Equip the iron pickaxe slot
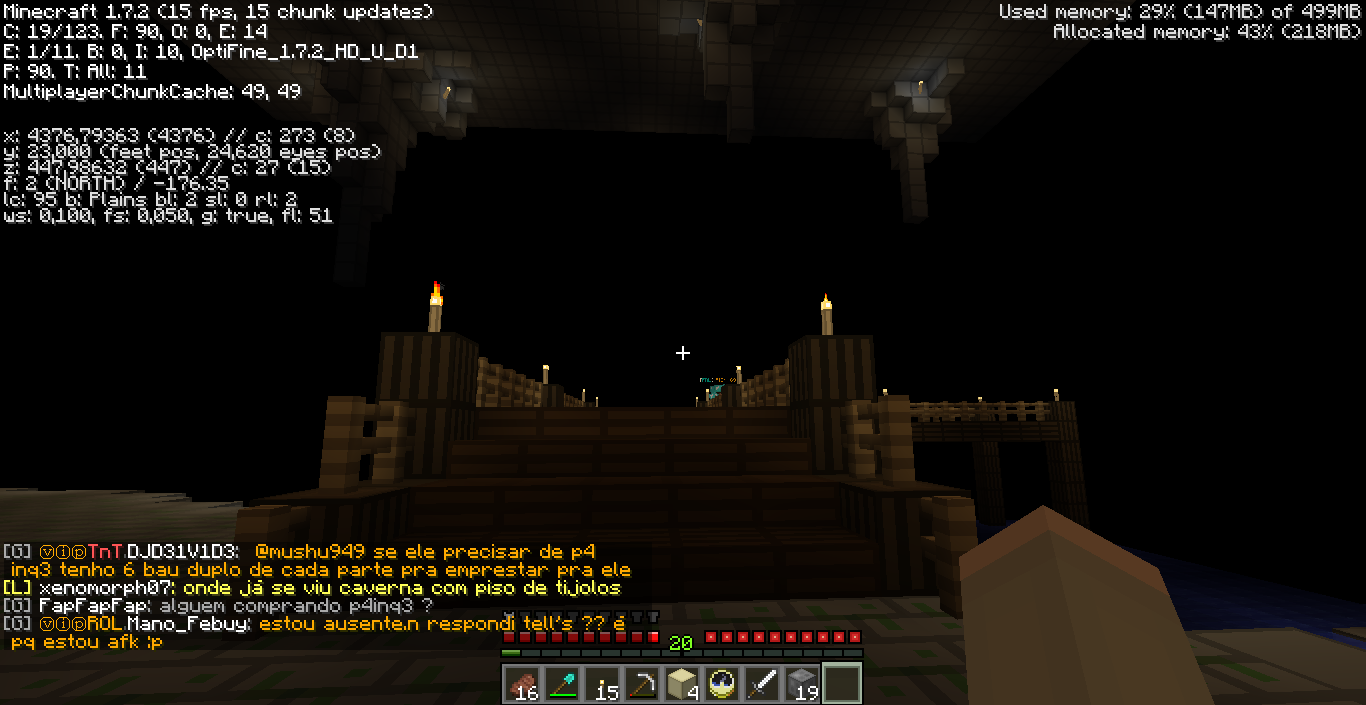Viewport: 1366px width, 705px height. tap(641, 684)
